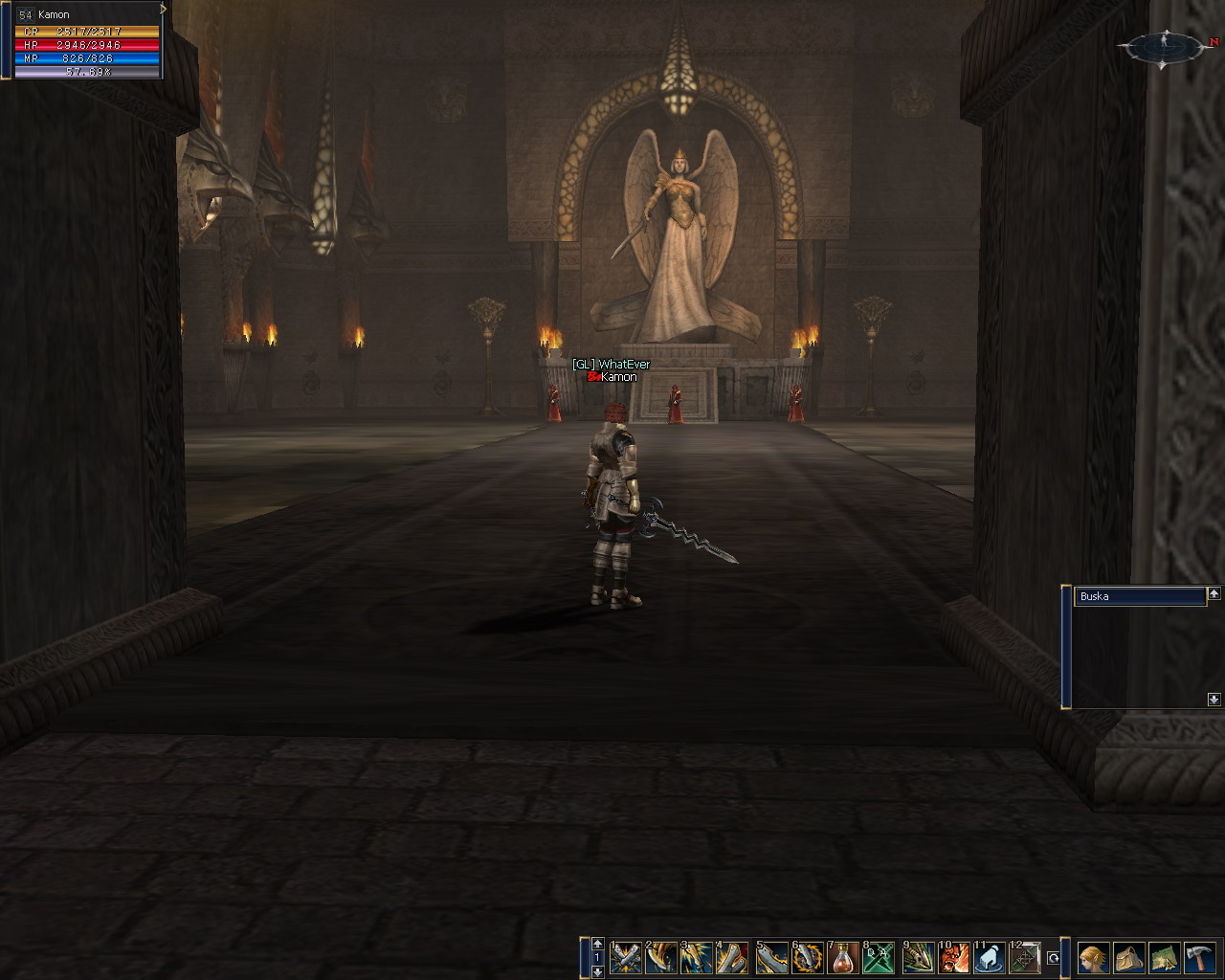
Task: Select the red potion in hotbar slot 7
Action: (x=844, y=957)
